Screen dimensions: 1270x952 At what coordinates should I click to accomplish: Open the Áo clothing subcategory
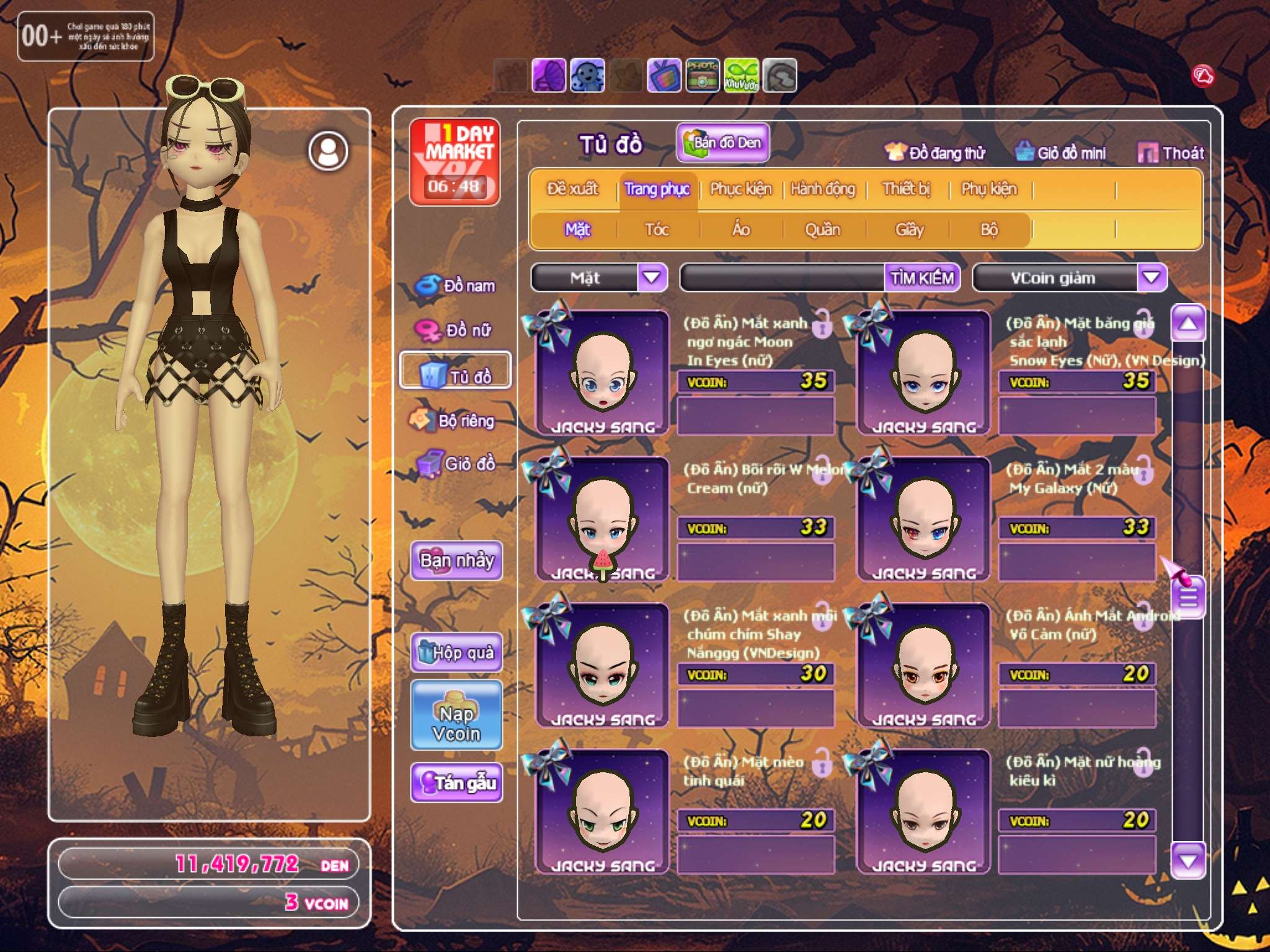pyautogui.click(x=741, y=230)
